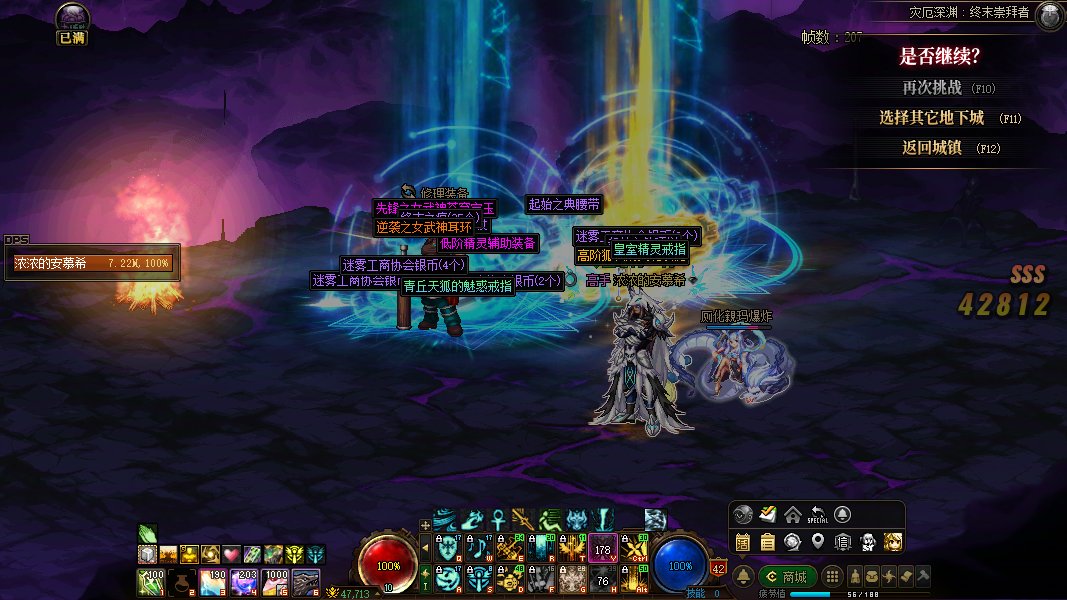1067x600 pixels.
Task: Choose 再次挑战 to retry the dungeon
Action: pos(932,88)
